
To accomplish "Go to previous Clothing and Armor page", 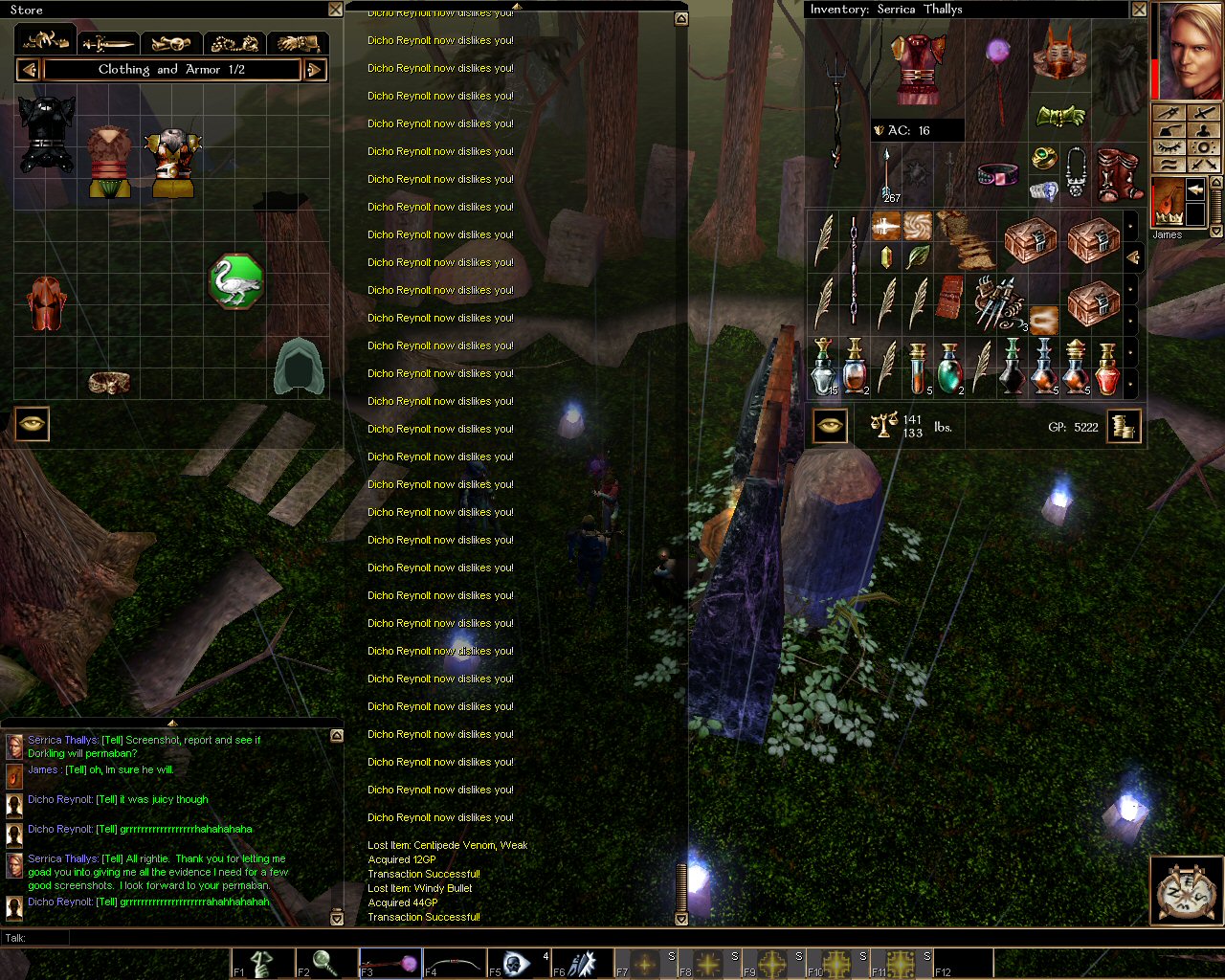I will 28,70.
